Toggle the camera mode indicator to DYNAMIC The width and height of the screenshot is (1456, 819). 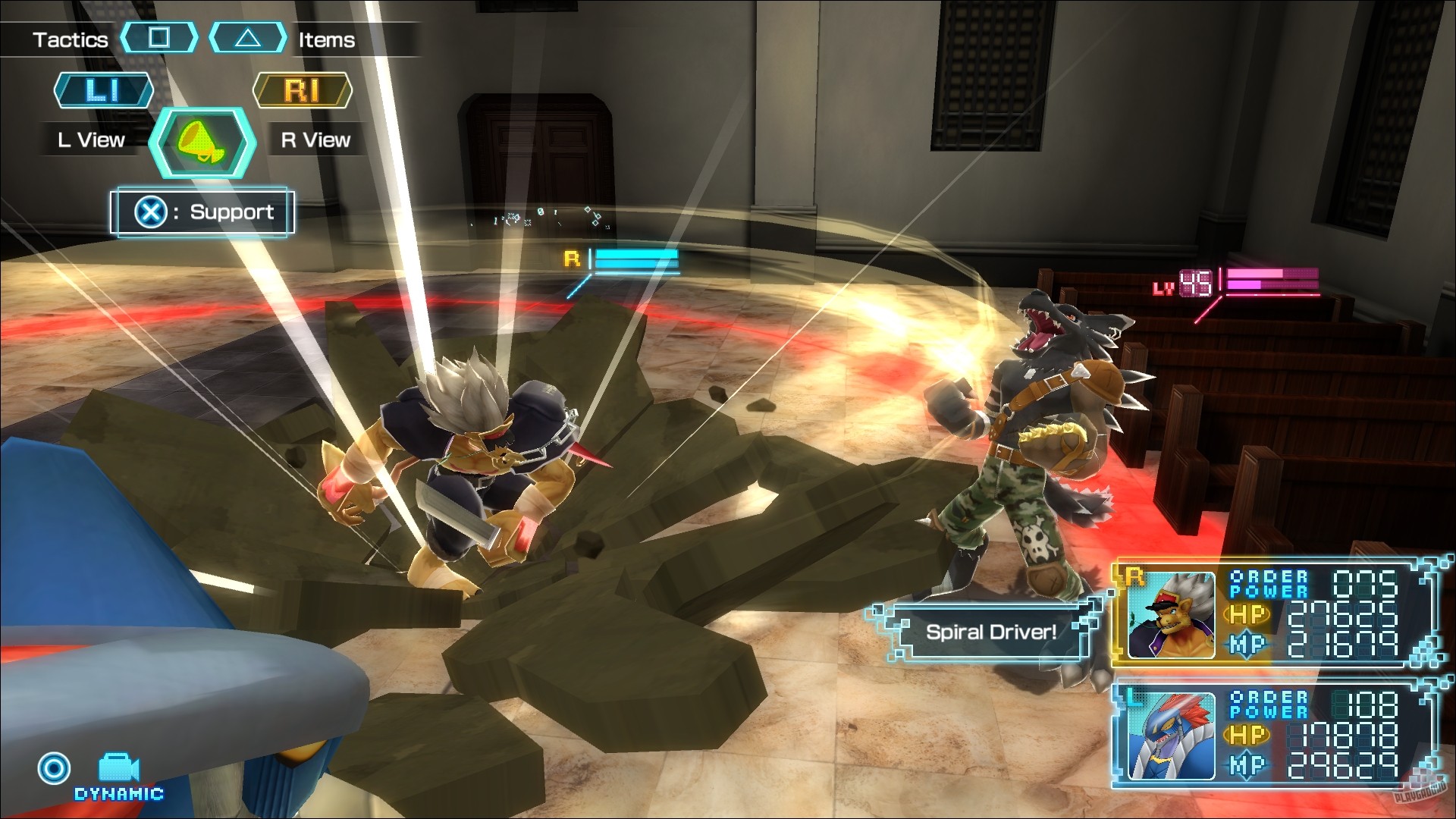[118, 793]
